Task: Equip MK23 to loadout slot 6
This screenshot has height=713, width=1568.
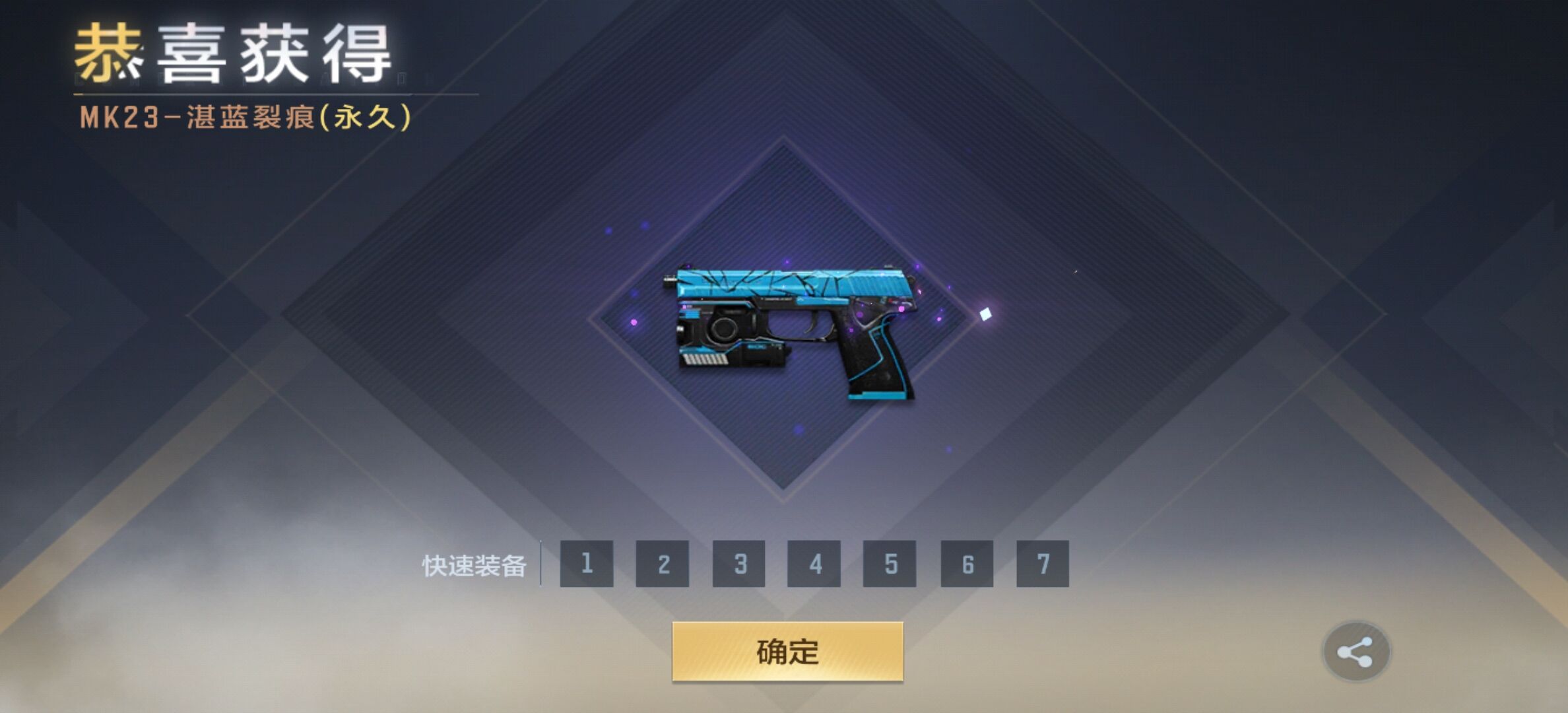Action: point(967,564)
